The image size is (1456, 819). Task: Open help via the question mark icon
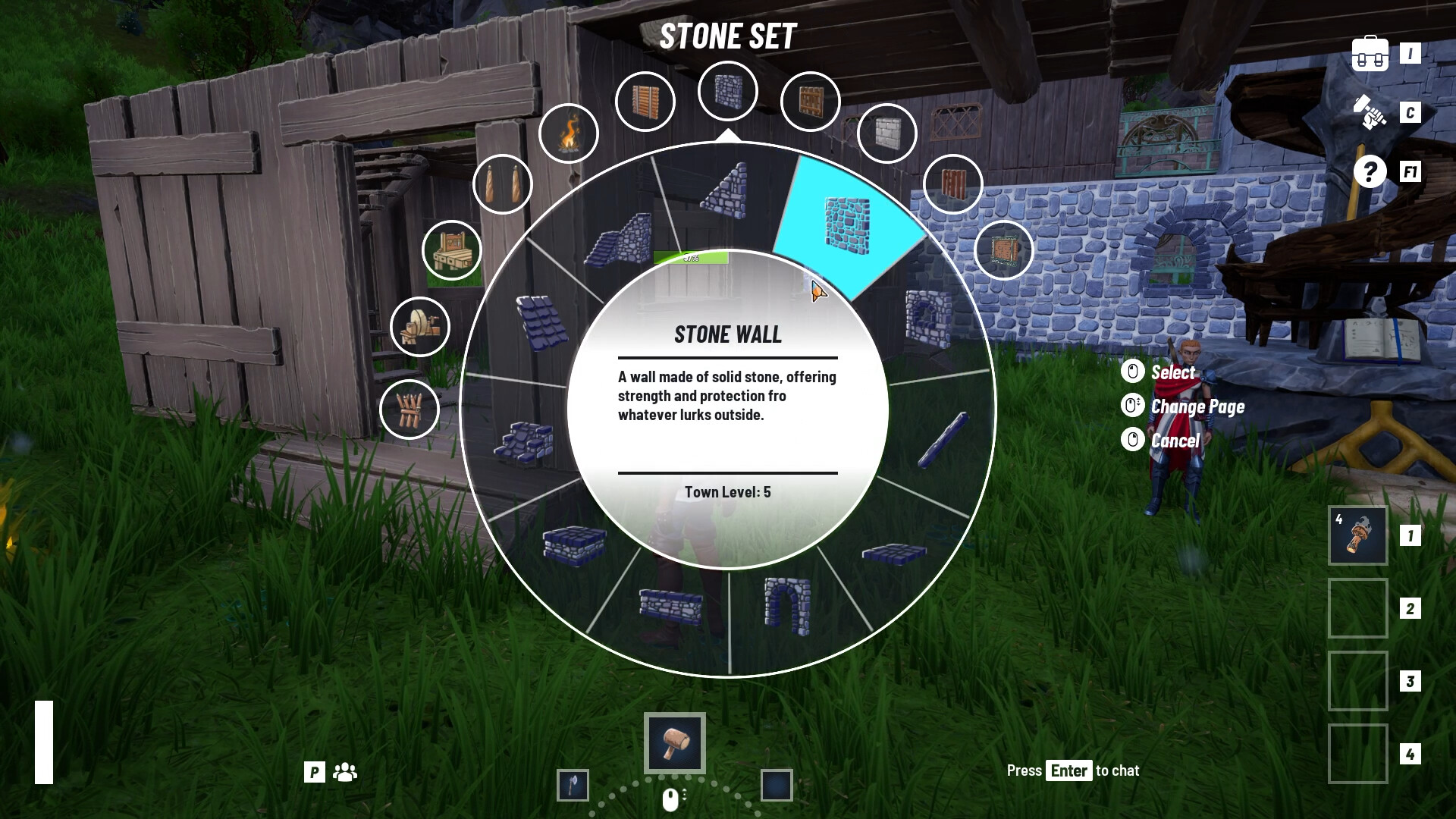[1369, 173]
